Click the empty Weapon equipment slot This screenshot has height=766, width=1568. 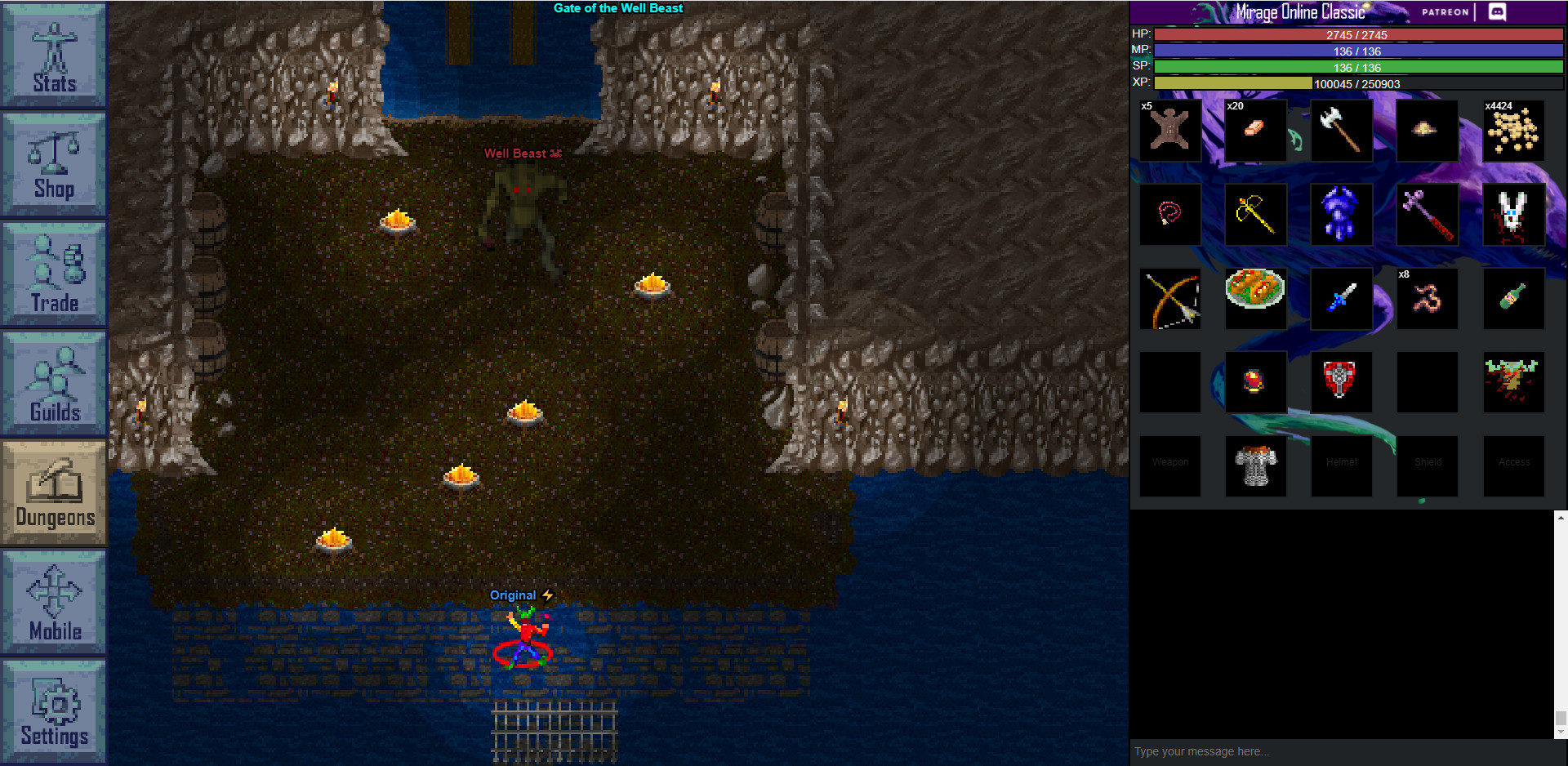(1169, 465)
